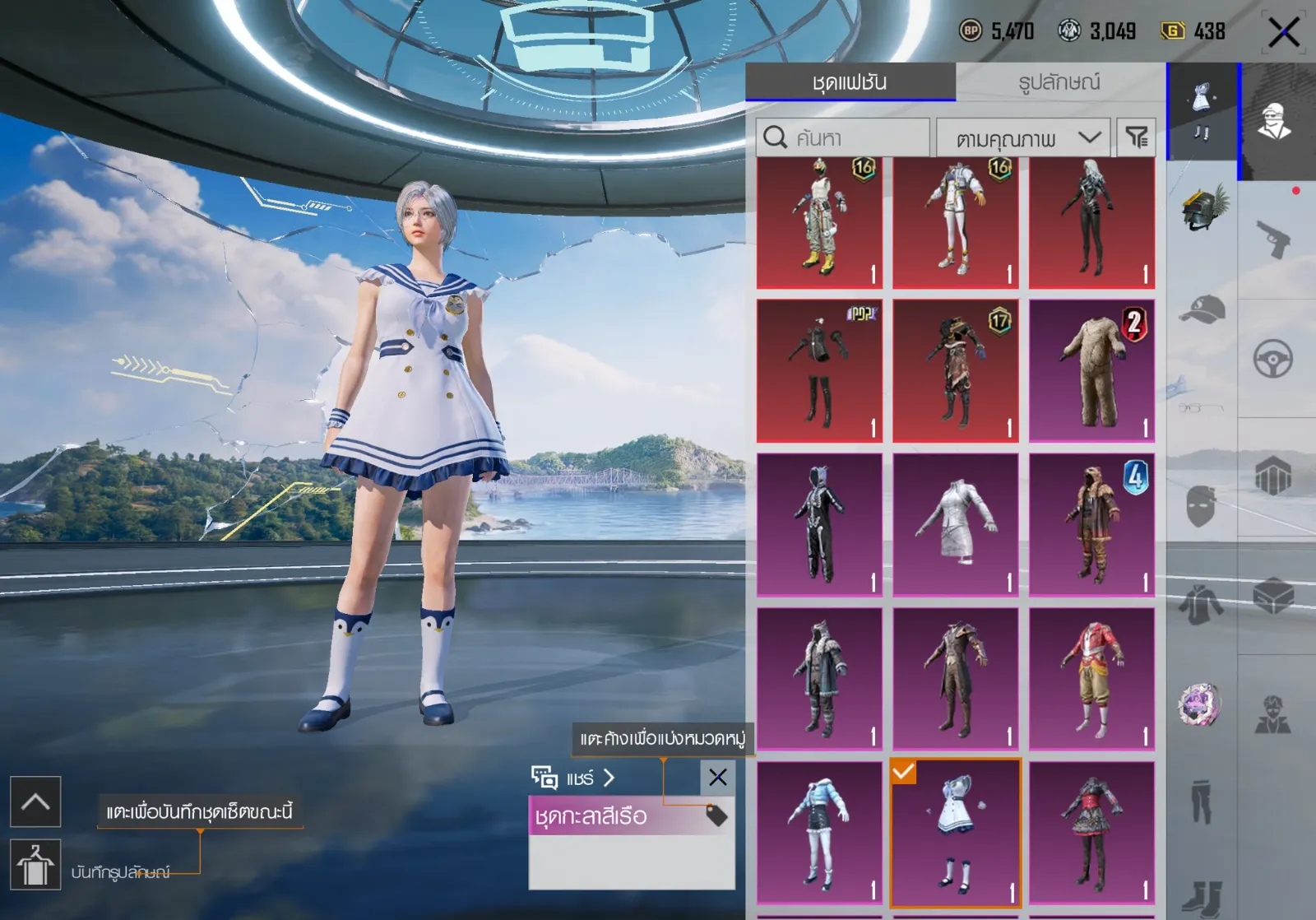This screenshot has height=920, width=1316.
Task: Share the outfit with แชร์ button
Action: pos(574,778)
